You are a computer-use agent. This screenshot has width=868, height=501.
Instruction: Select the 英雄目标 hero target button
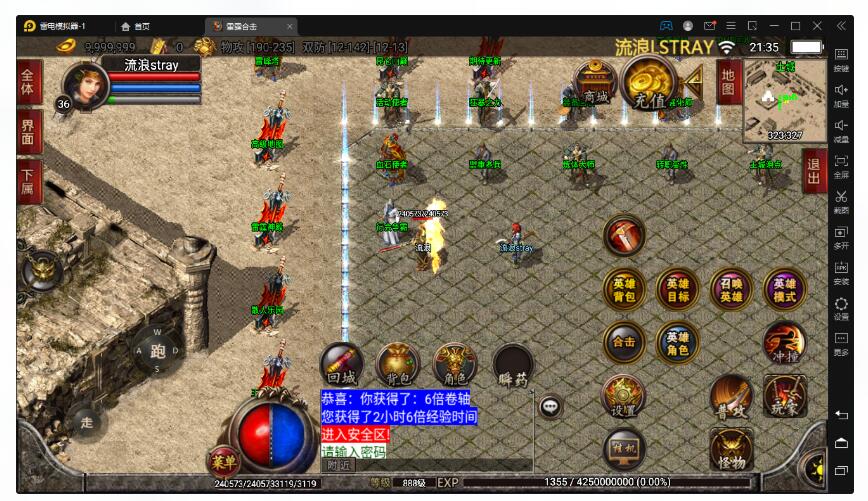point(677,290)
